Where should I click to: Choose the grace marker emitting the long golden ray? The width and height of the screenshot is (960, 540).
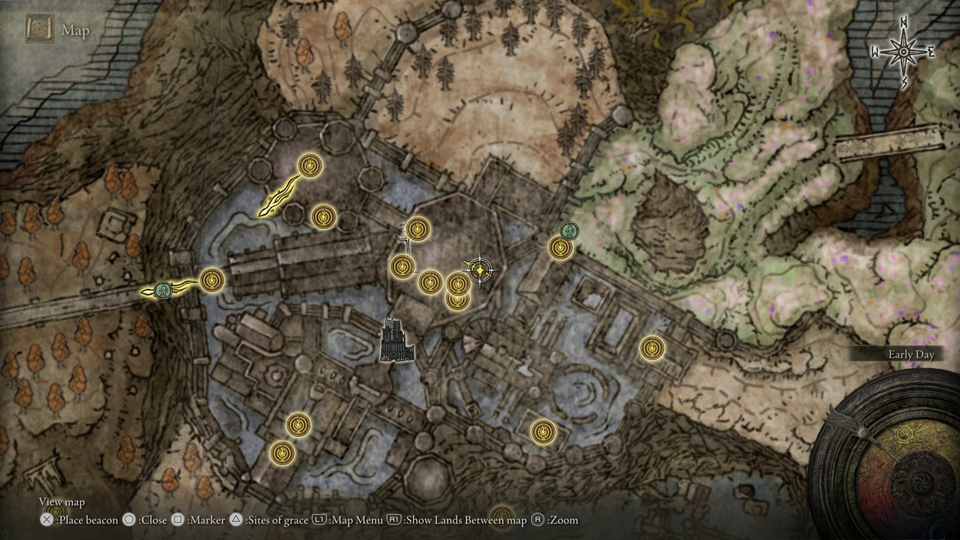point(312,164)
